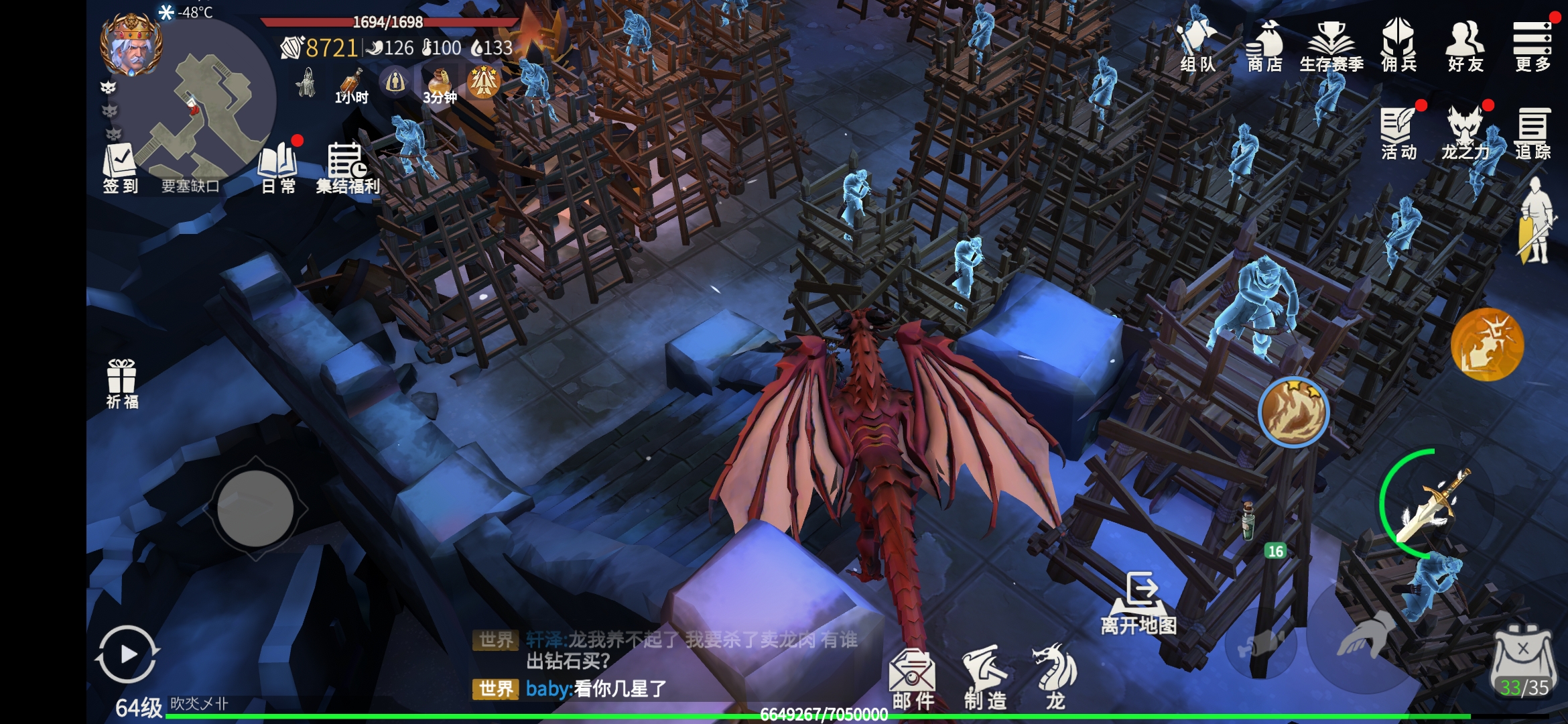Click the 签到 daily check-in icon
The image size is (1568, 724).
point(120,168)
